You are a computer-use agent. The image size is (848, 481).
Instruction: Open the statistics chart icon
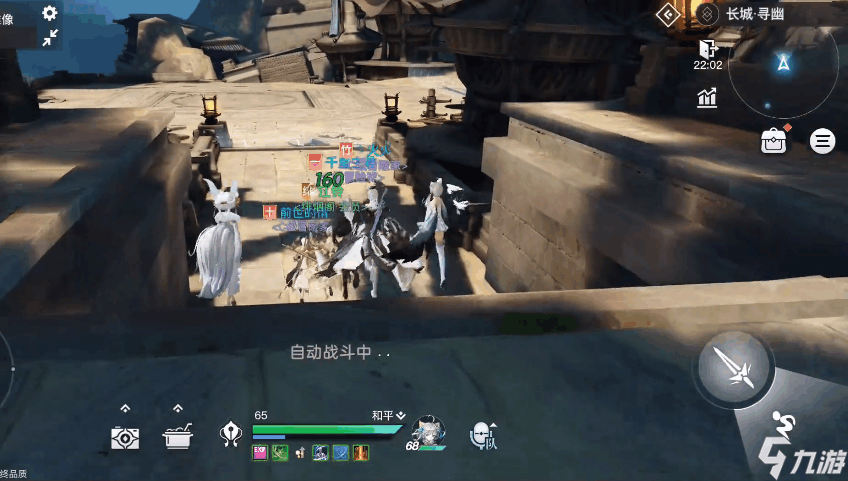[x=708, y=97]
